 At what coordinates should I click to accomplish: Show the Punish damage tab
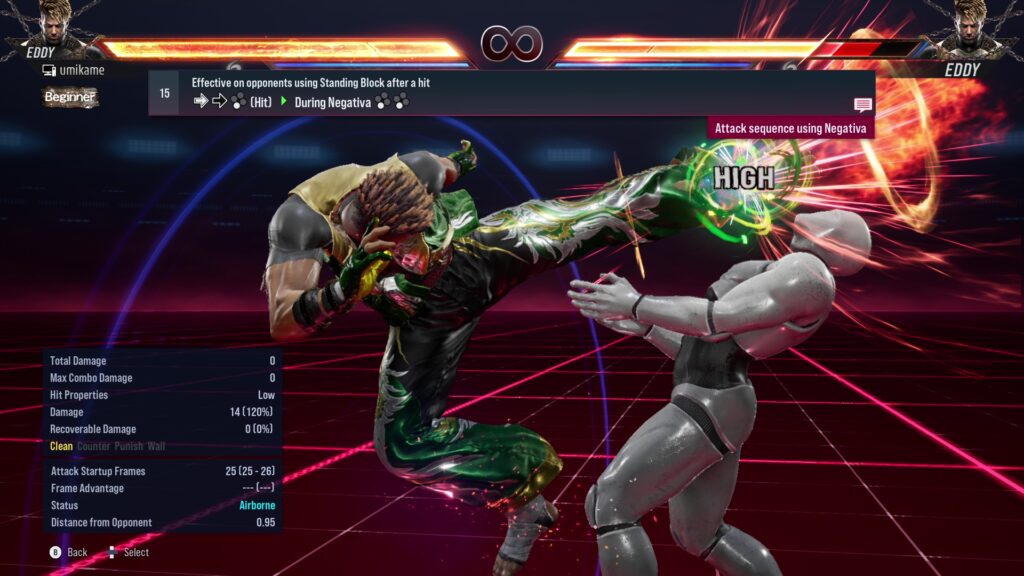pyautogui.click(x=129, y=446)
